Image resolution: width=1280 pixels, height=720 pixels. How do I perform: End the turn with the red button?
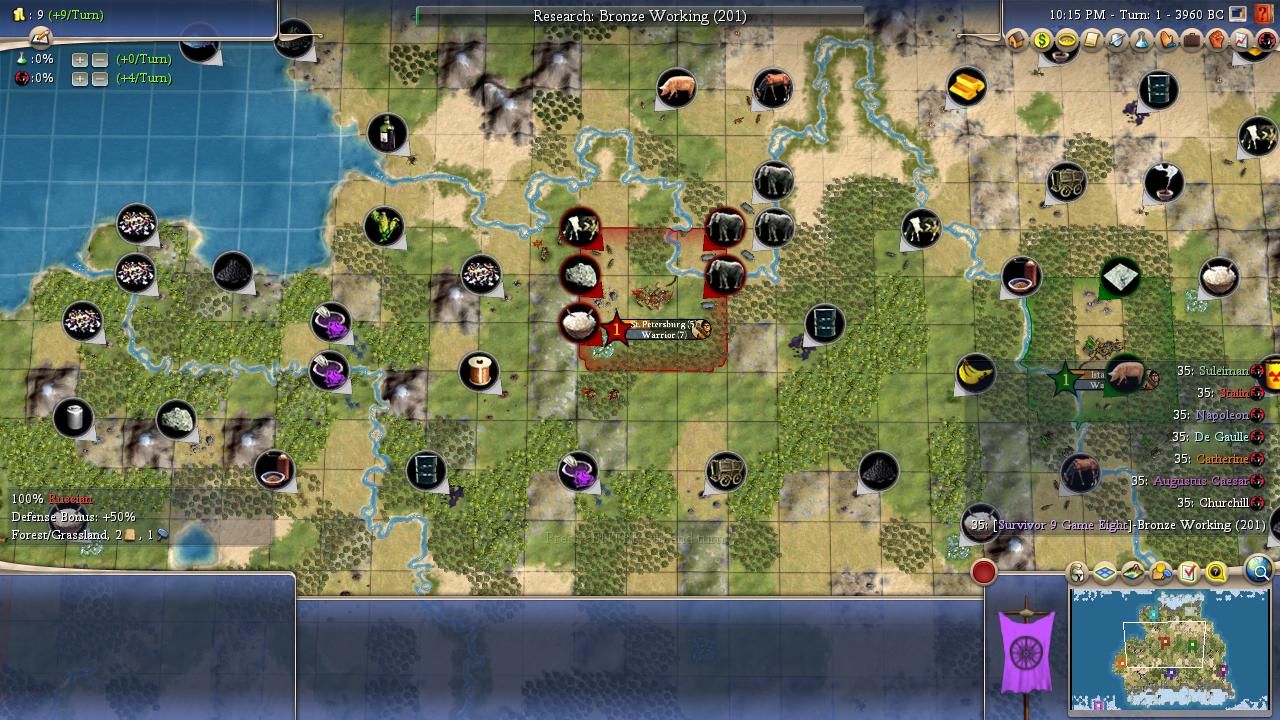click(984, 572)
